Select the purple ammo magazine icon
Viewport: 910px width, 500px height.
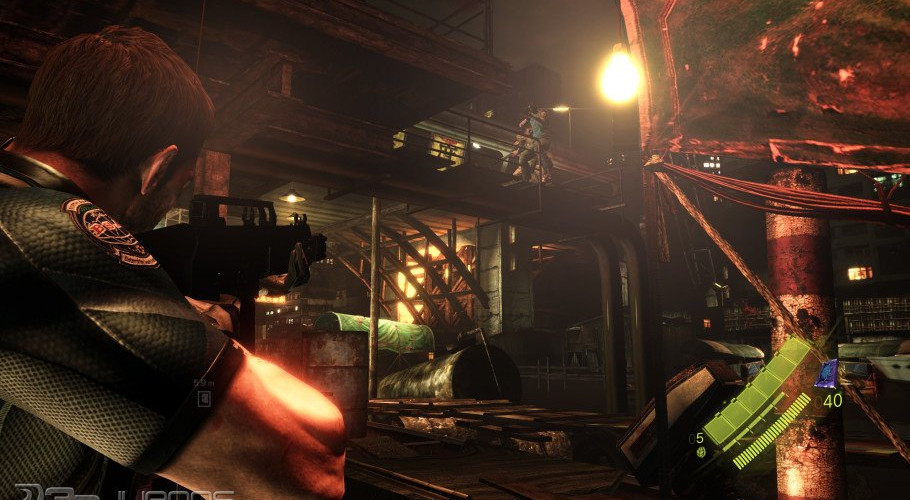click(827, 375)
